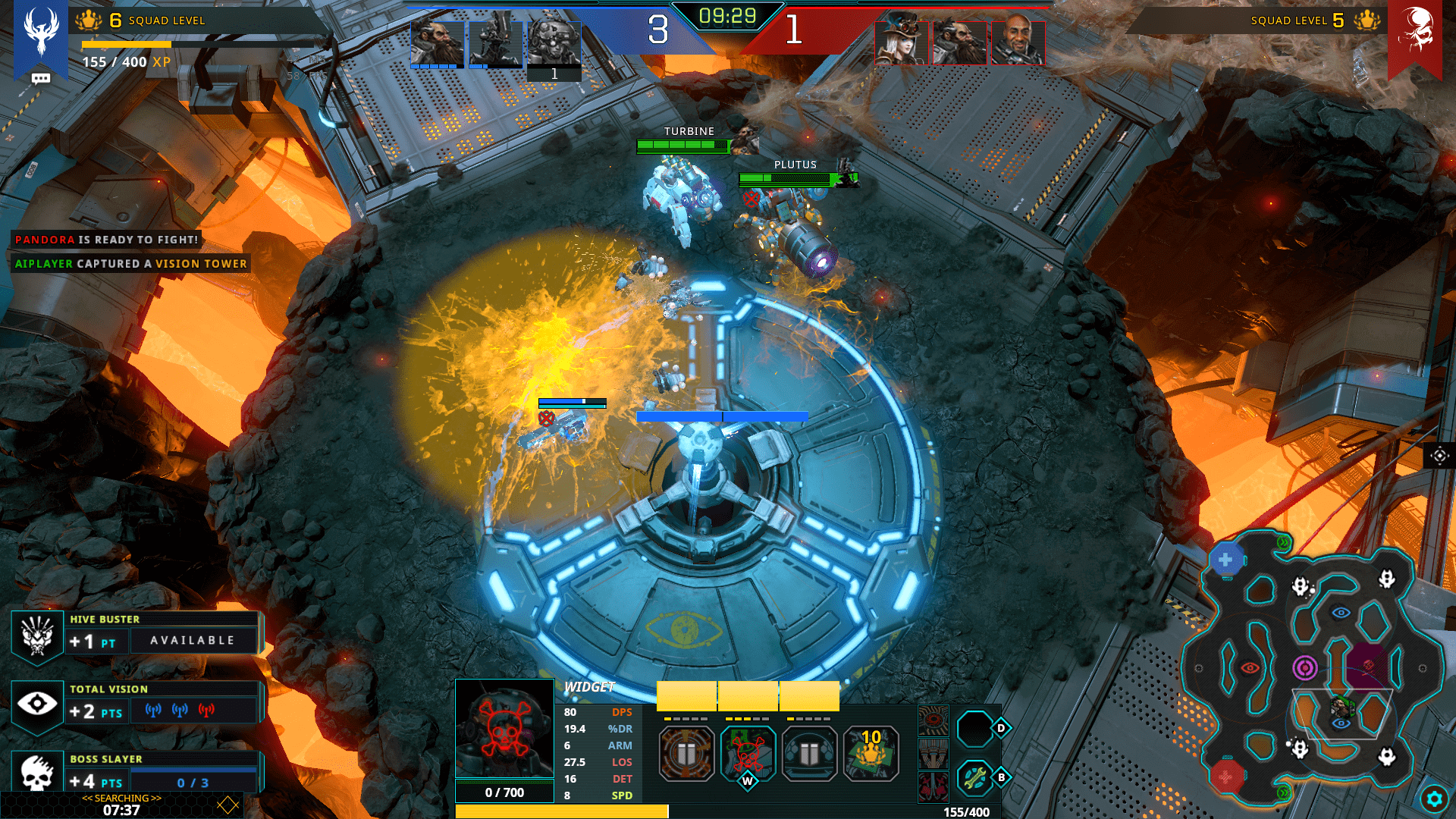This screenshot has height=819, width=1456.
Task: Select the Widget hero portrait
Action: [504, 728]
